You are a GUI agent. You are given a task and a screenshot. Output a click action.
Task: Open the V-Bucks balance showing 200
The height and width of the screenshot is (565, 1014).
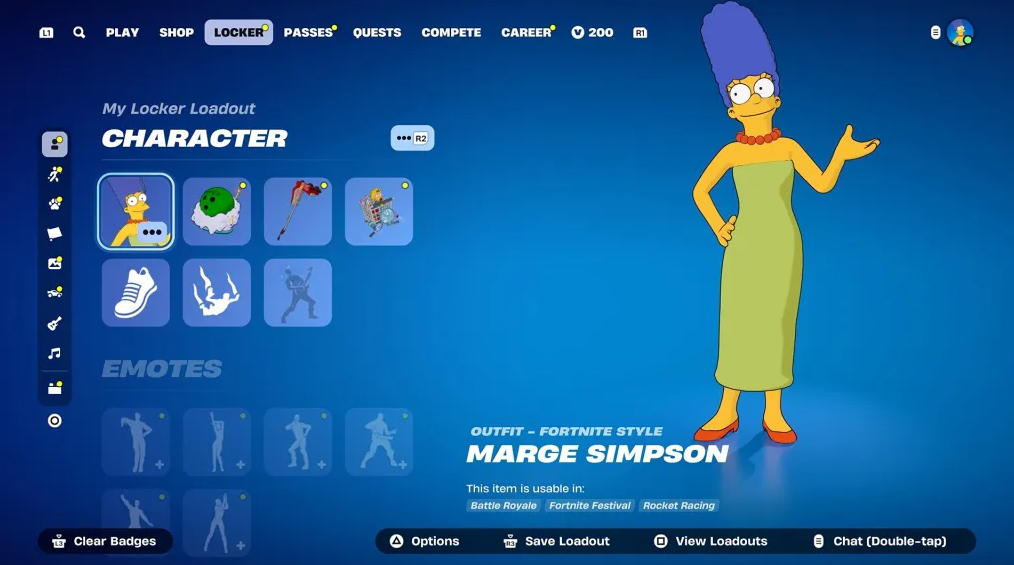tap(593, 33)
